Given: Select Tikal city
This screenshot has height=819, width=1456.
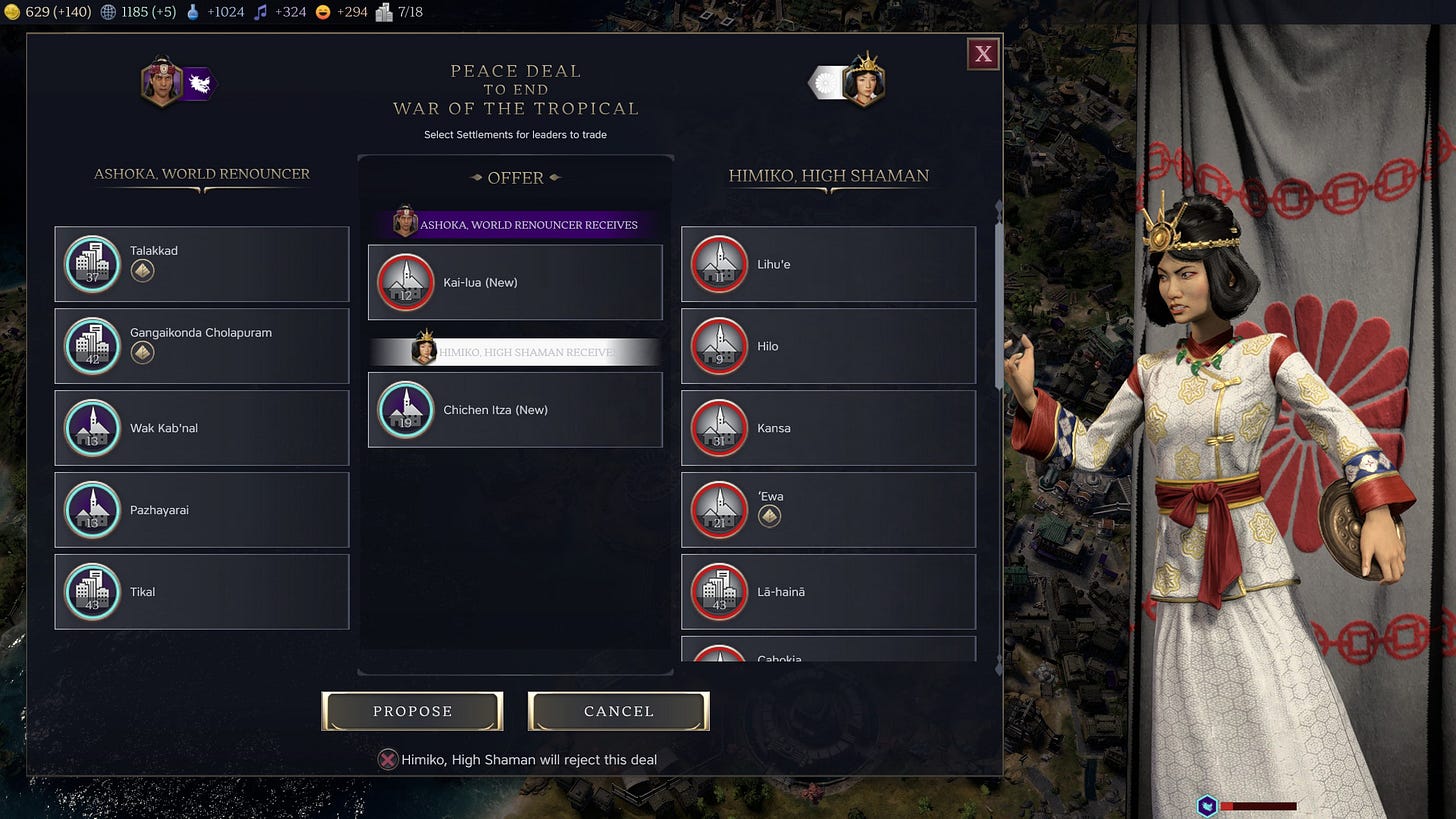Looking at the screenshot, I should (x=202, y=592).
